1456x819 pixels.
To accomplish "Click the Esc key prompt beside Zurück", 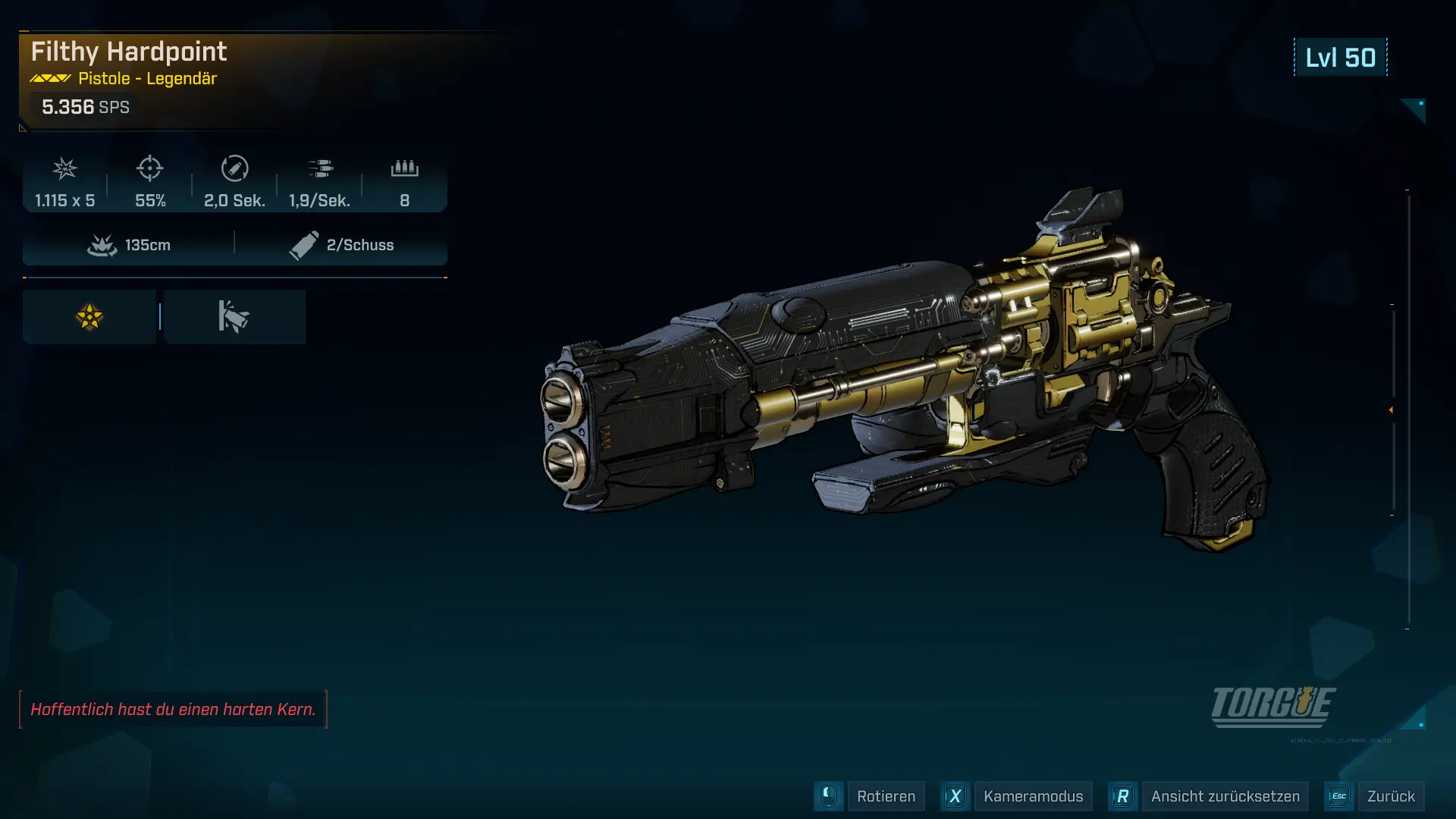I will 1338,796.
